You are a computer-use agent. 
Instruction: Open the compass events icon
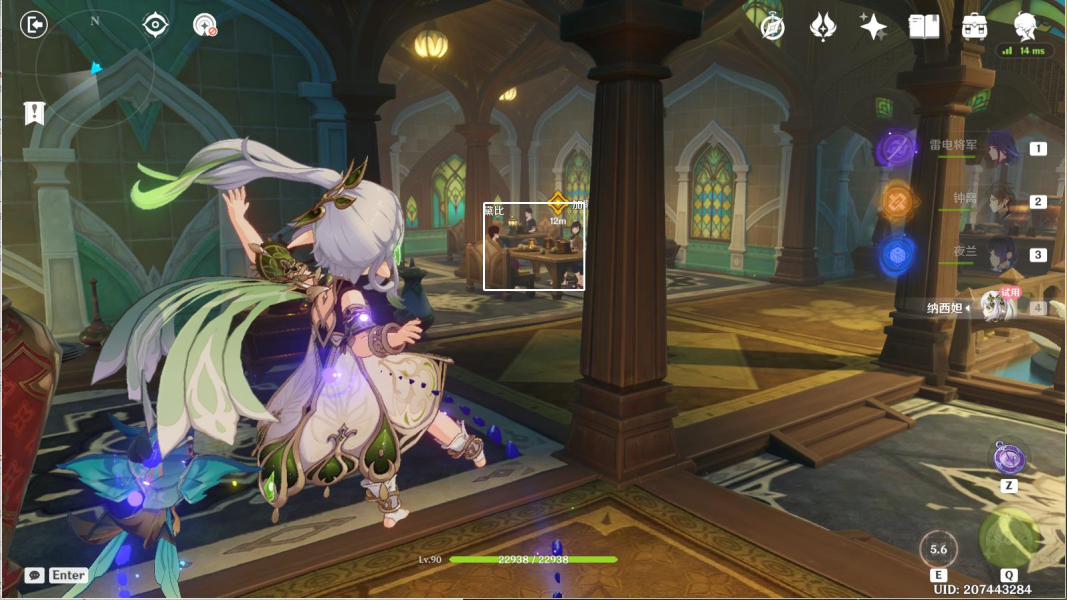click(772, 27)
